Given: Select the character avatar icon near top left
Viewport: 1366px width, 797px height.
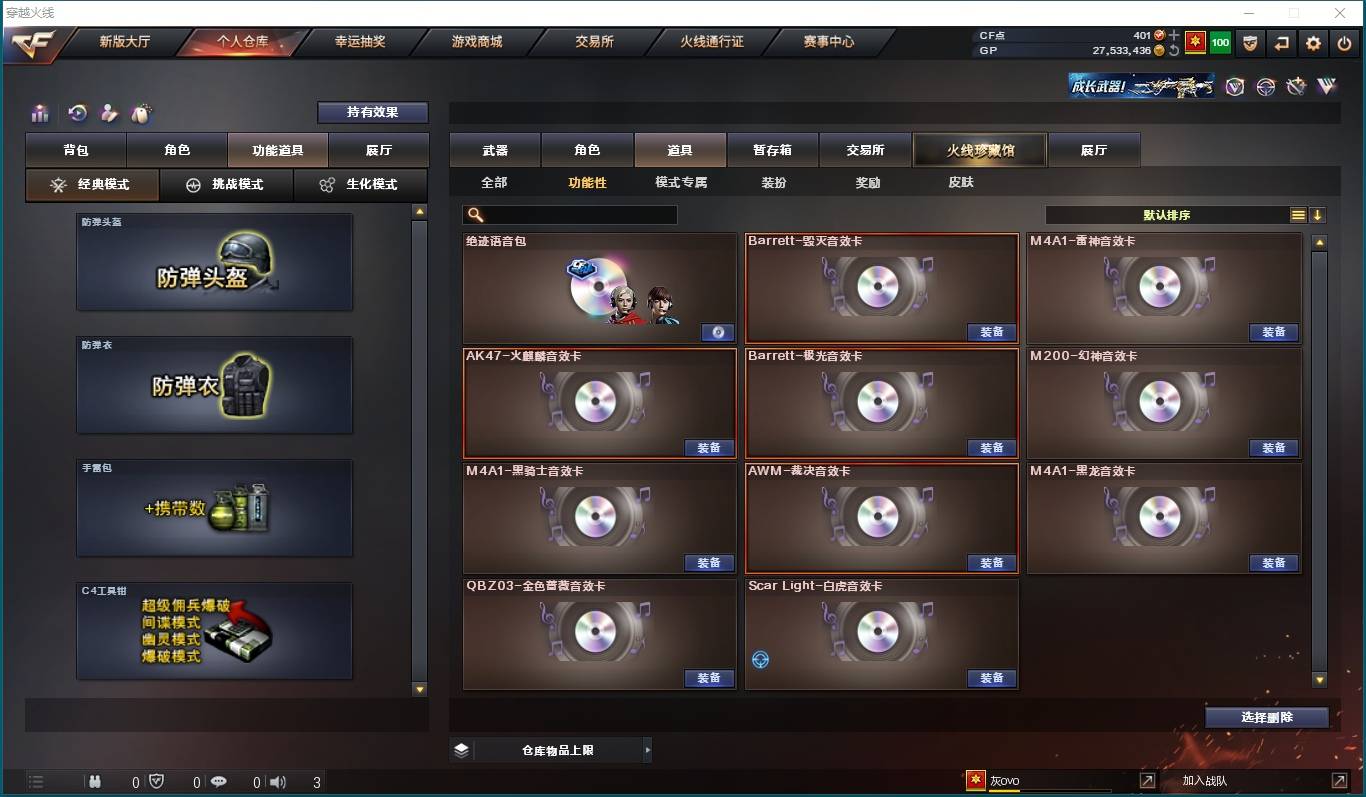Looking at the screenshot, I should click(107, 113).
